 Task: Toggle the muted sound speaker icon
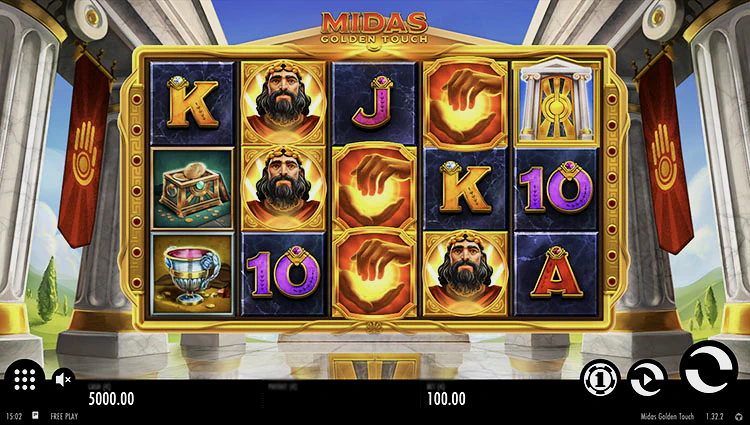point(63,378)
